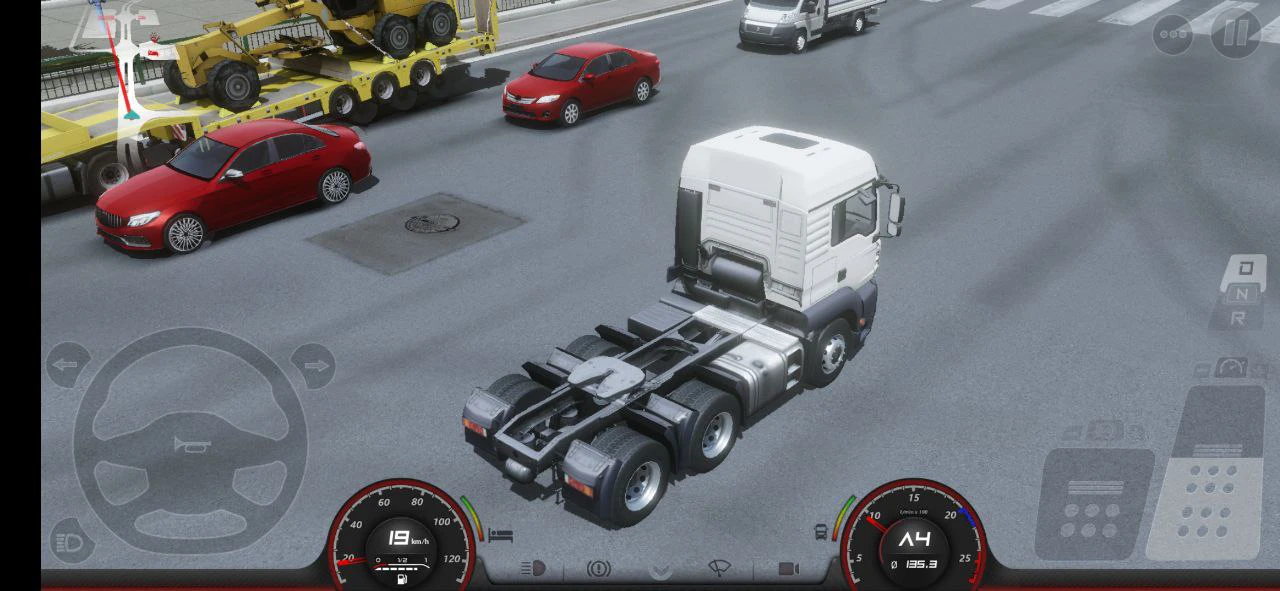Engage the parking brake indicator
The image size is (1280, 591).
[598, 568]
